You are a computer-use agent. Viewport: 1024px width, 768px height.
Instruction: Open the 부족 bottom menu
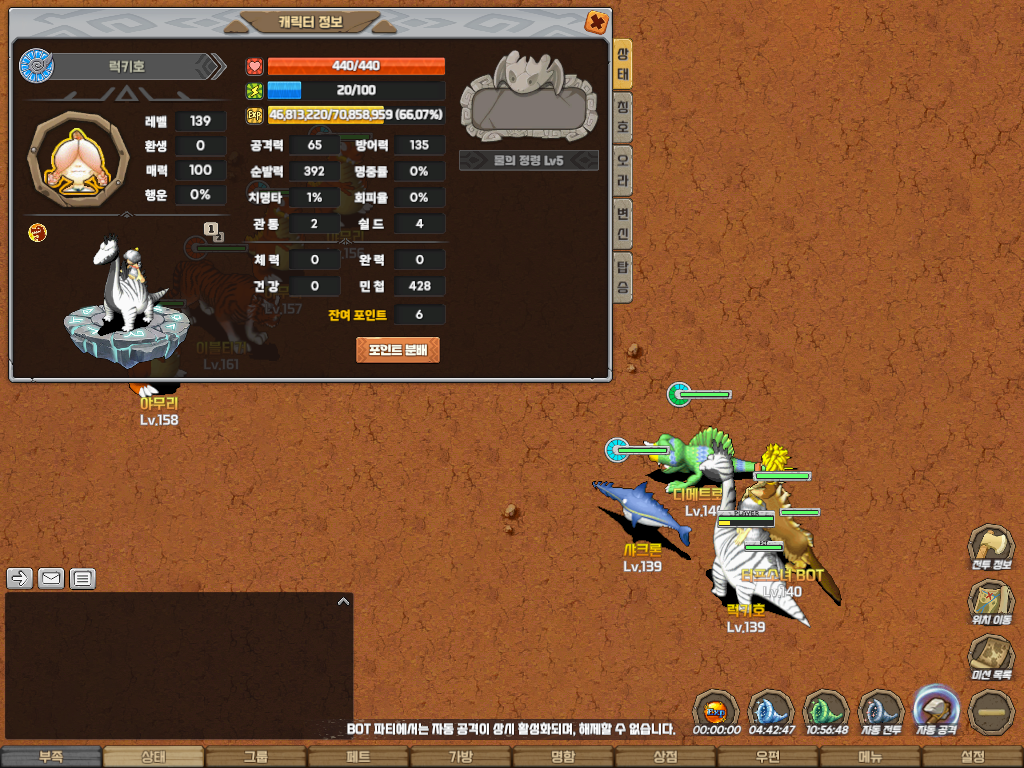coord(51,757)
